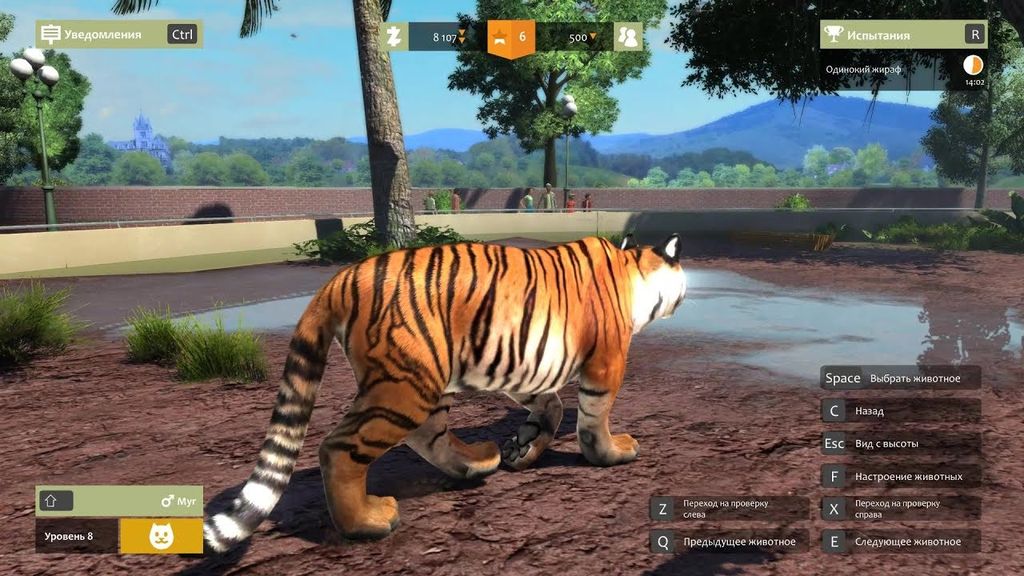Screen dimensions: 1024x576
Task: Go to Предыдущее животное
Action: point(729,542)
